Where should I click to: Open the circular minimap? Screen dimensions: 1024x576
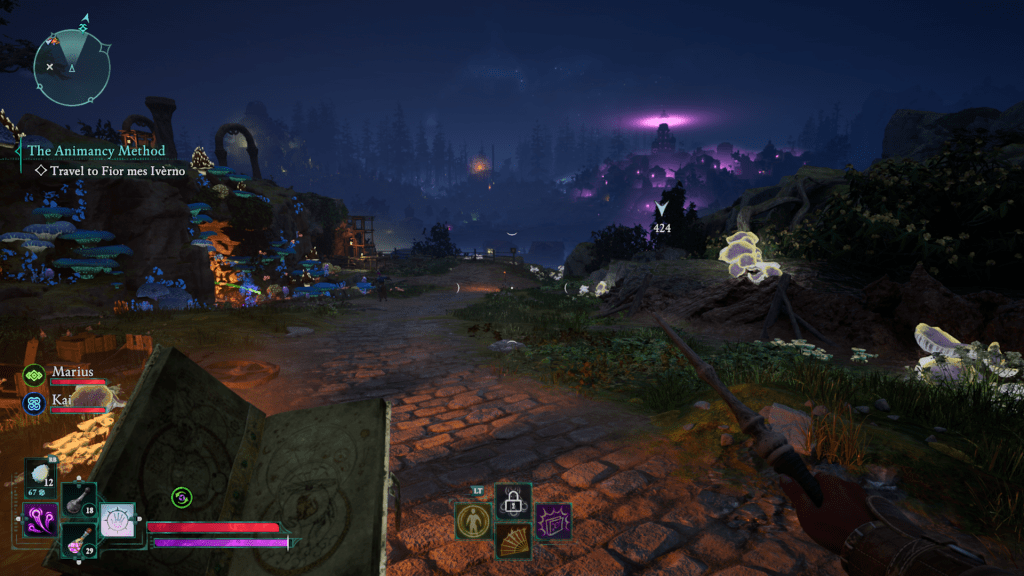click(x=72, y=67)
